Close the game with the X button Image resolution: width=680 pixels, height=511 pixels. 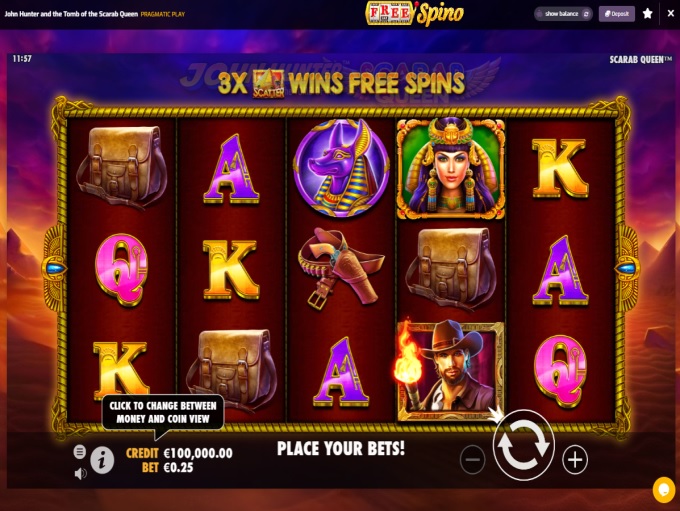(x=669, y=14)
